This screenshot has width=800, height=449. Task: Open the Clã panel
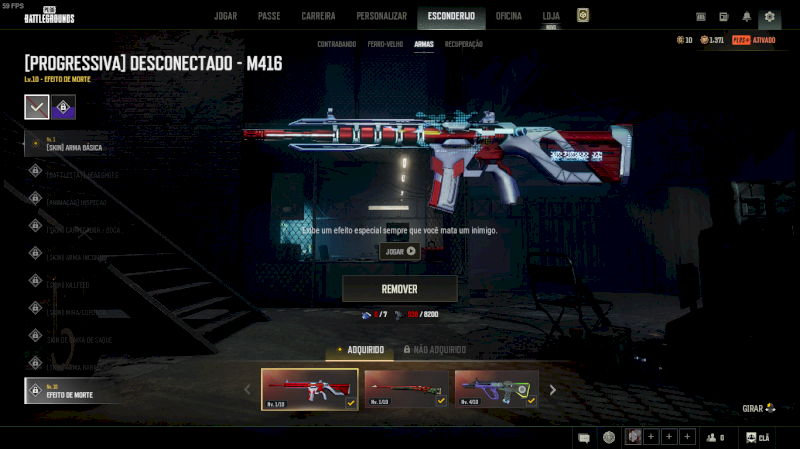(757, 437)
